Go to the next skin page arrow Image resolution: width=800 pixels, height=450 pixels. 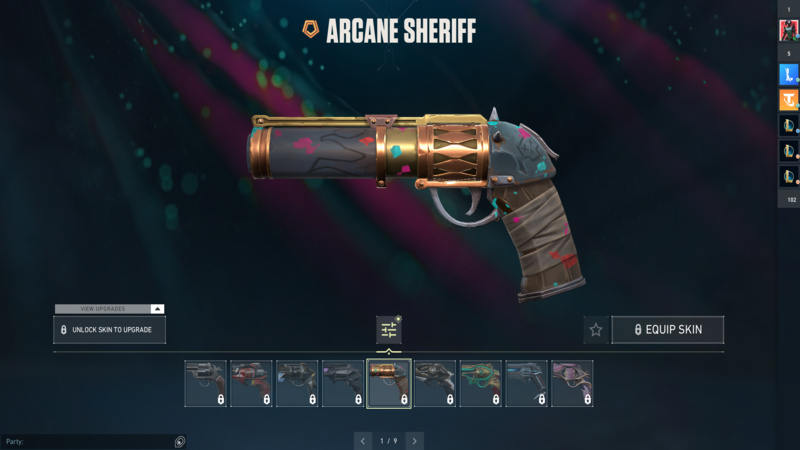(x=414, y=440)
